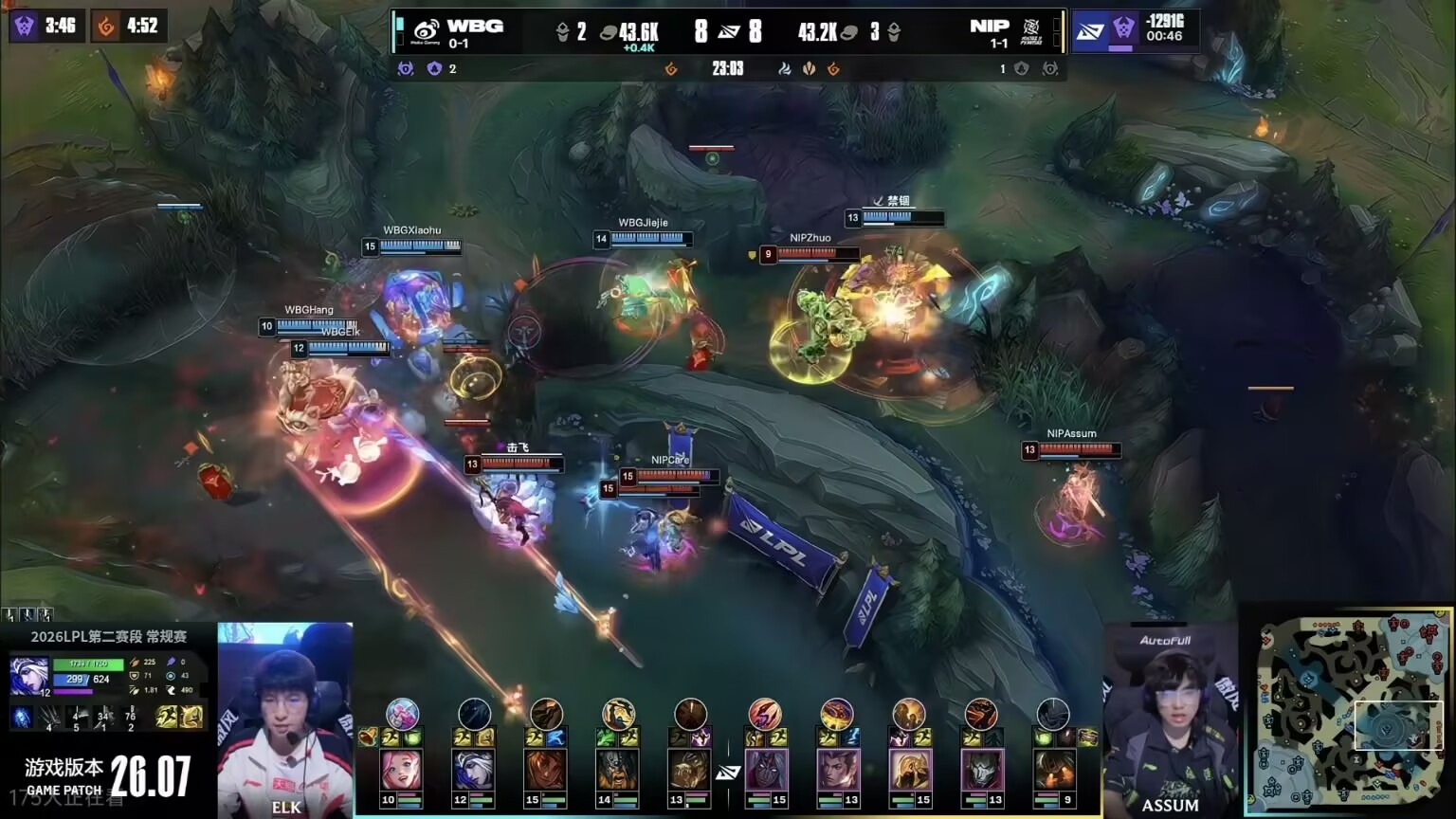The height and width of the screenshot is (819, 1456).
Task: Select the level 12 Ashe portrait in the champion bar
Action: (x=474, y=771)
